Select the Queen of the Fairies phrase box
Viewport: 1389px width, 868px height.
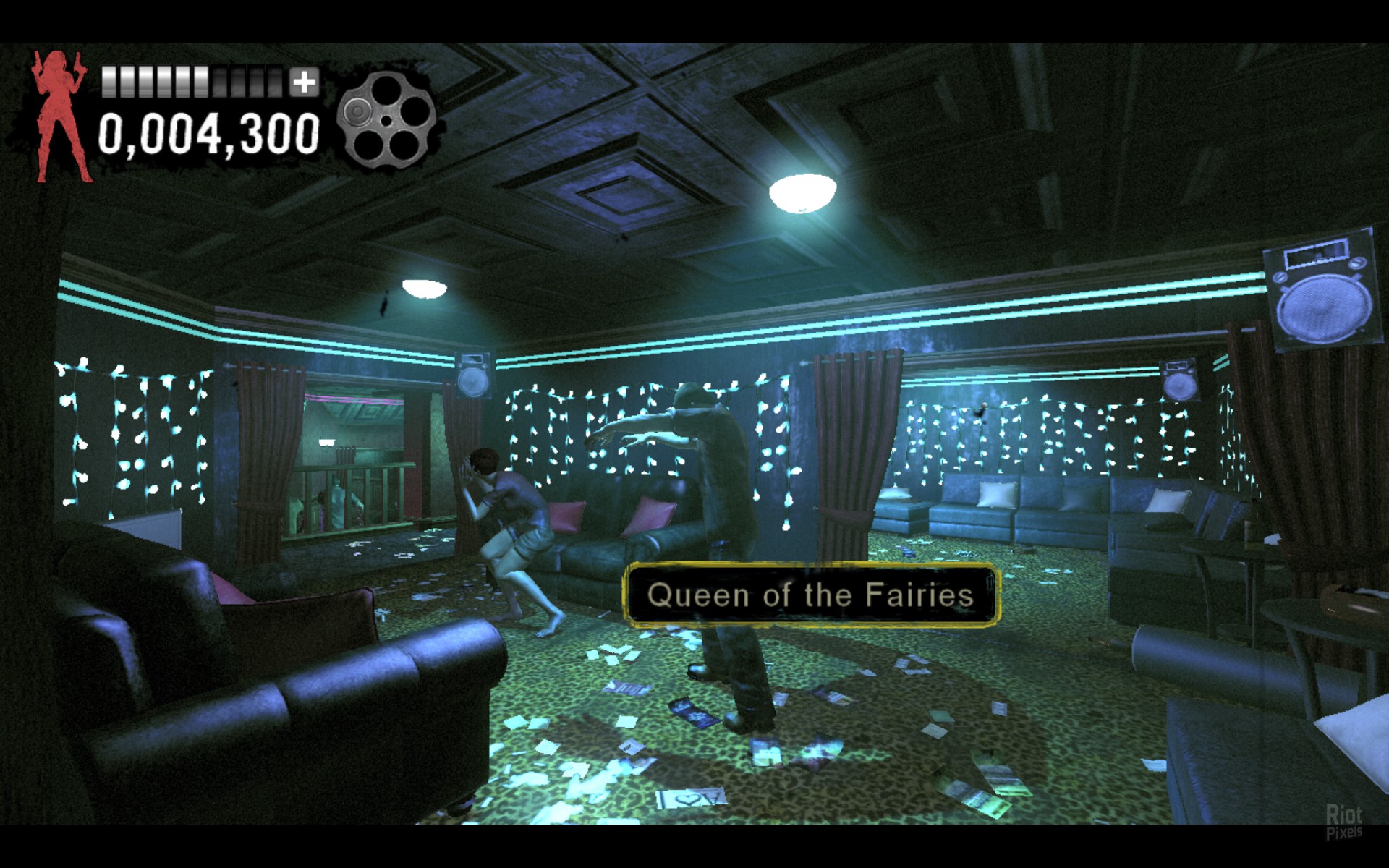(811, 595)
